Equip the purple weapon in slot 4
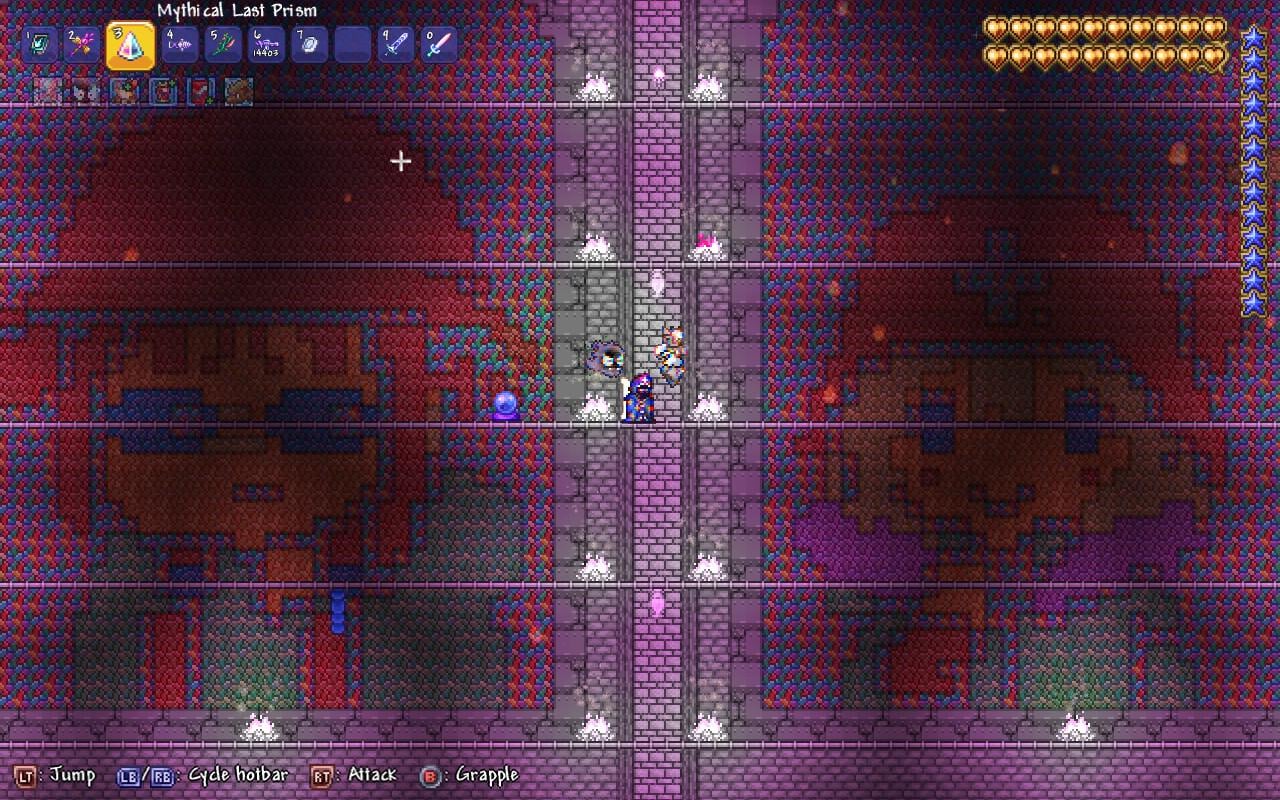This screenshot has width=1280, height=800. [x=180, y=45]
